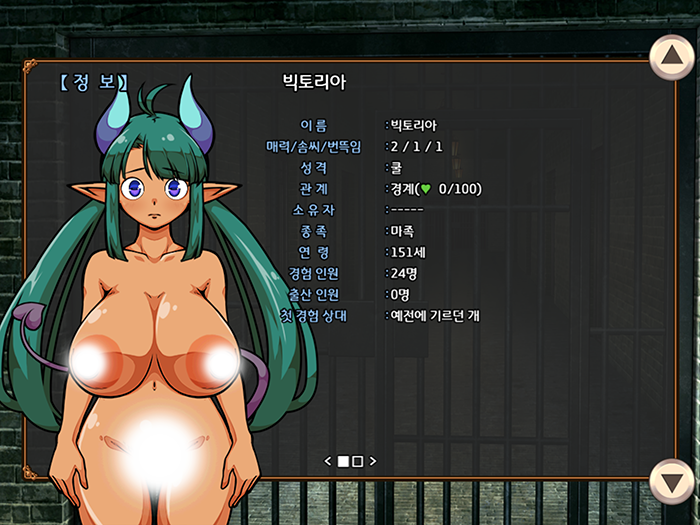Click the round down arrow button
Viewport: 700px width, 525px height.
pos(672,482)
